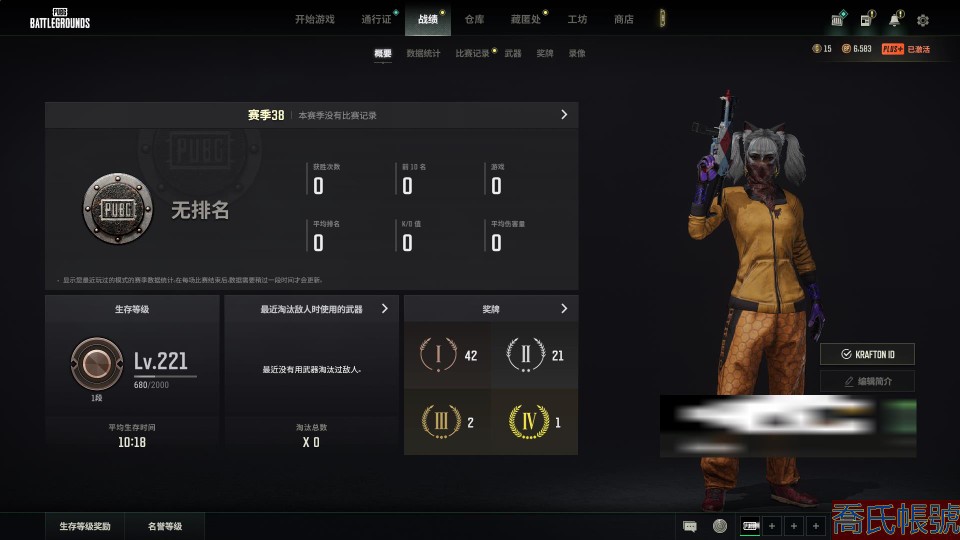Select the 藏匿处 menu entry
The image size is (960, 540).
click(525, 19)
